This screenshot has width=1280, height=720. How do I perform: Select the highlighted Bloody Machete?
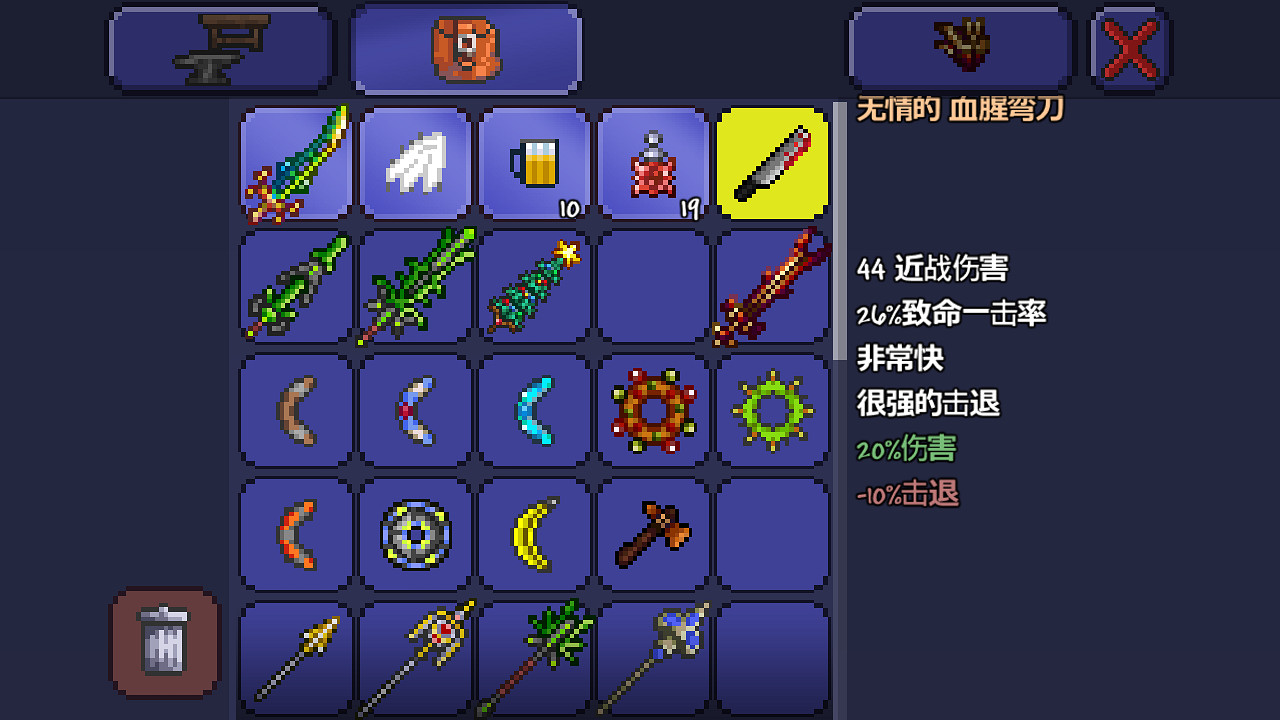point(772,163)
